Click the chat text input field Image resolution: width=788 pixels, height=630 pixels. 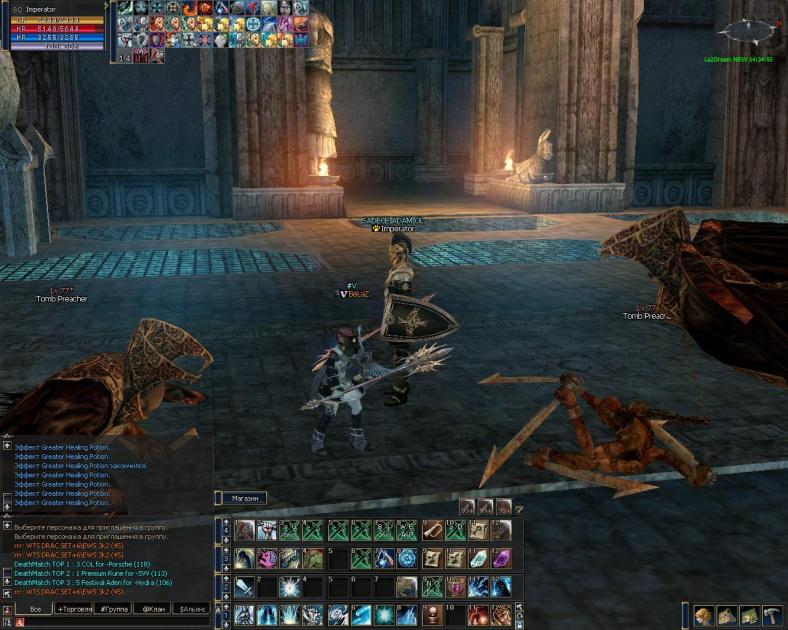pyautogui.click(x=110, y=622)
